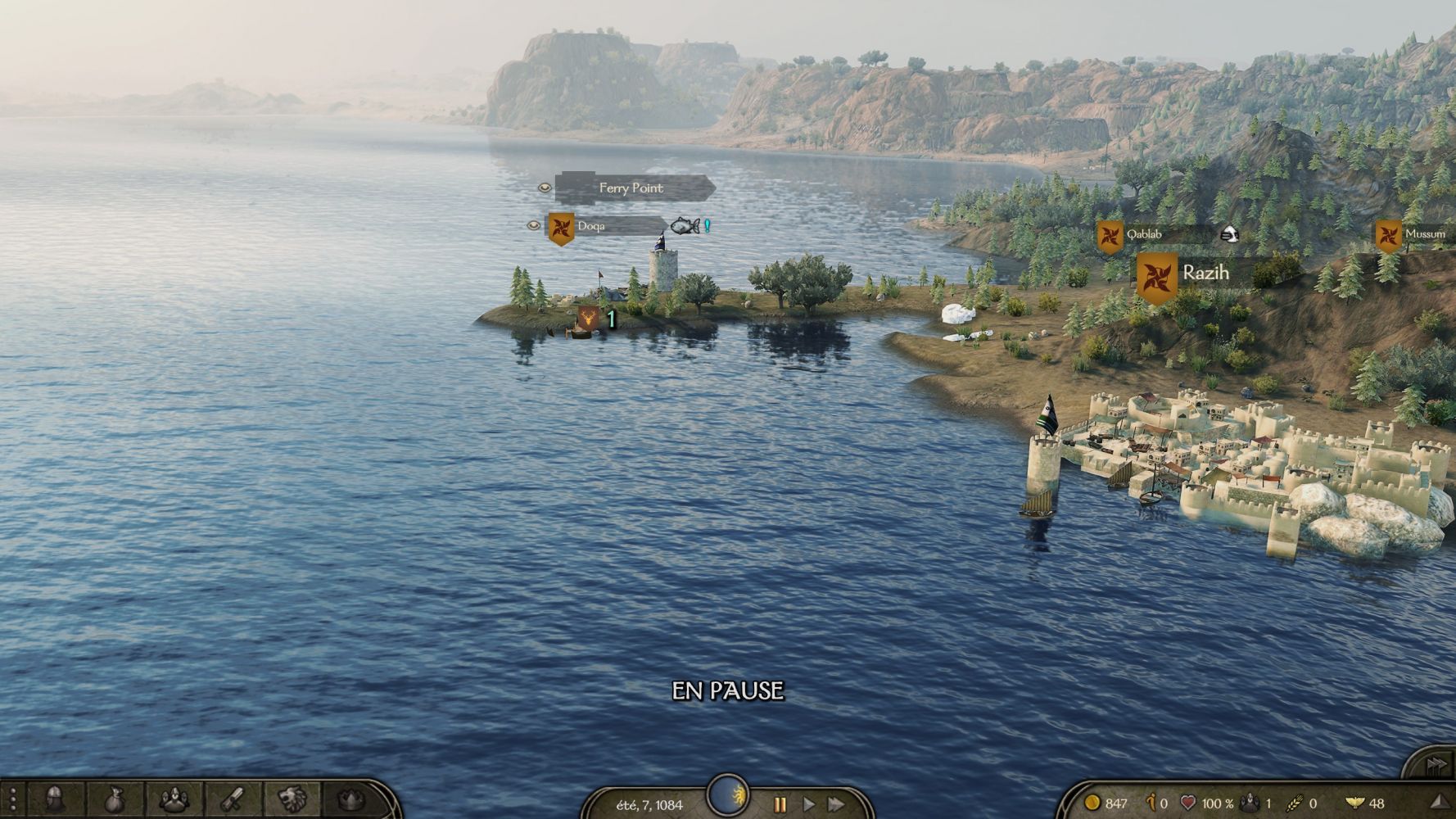
Task: Resume time at normal speed
Action: 808,804
